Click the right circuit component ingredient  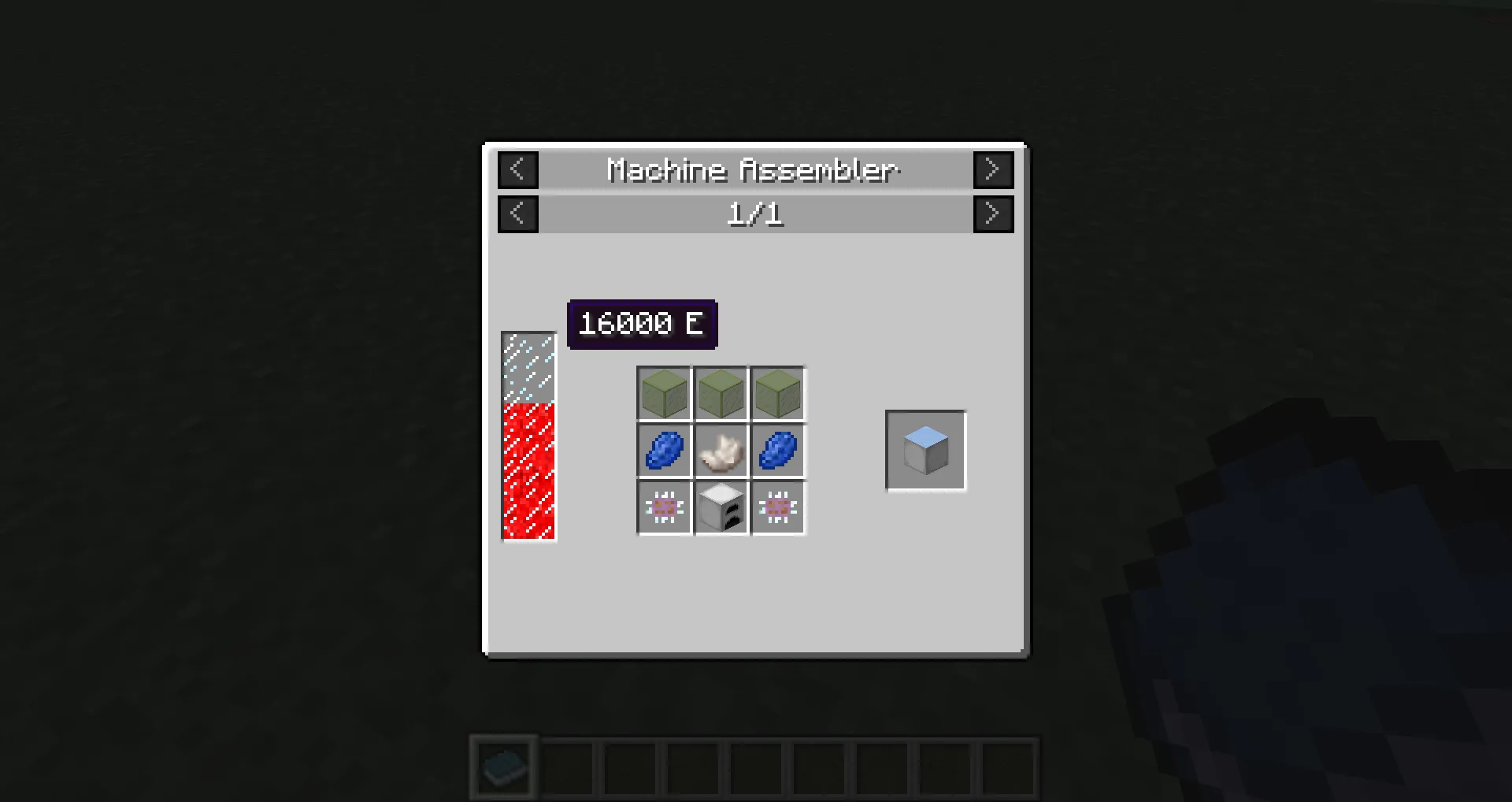[777, 507]
